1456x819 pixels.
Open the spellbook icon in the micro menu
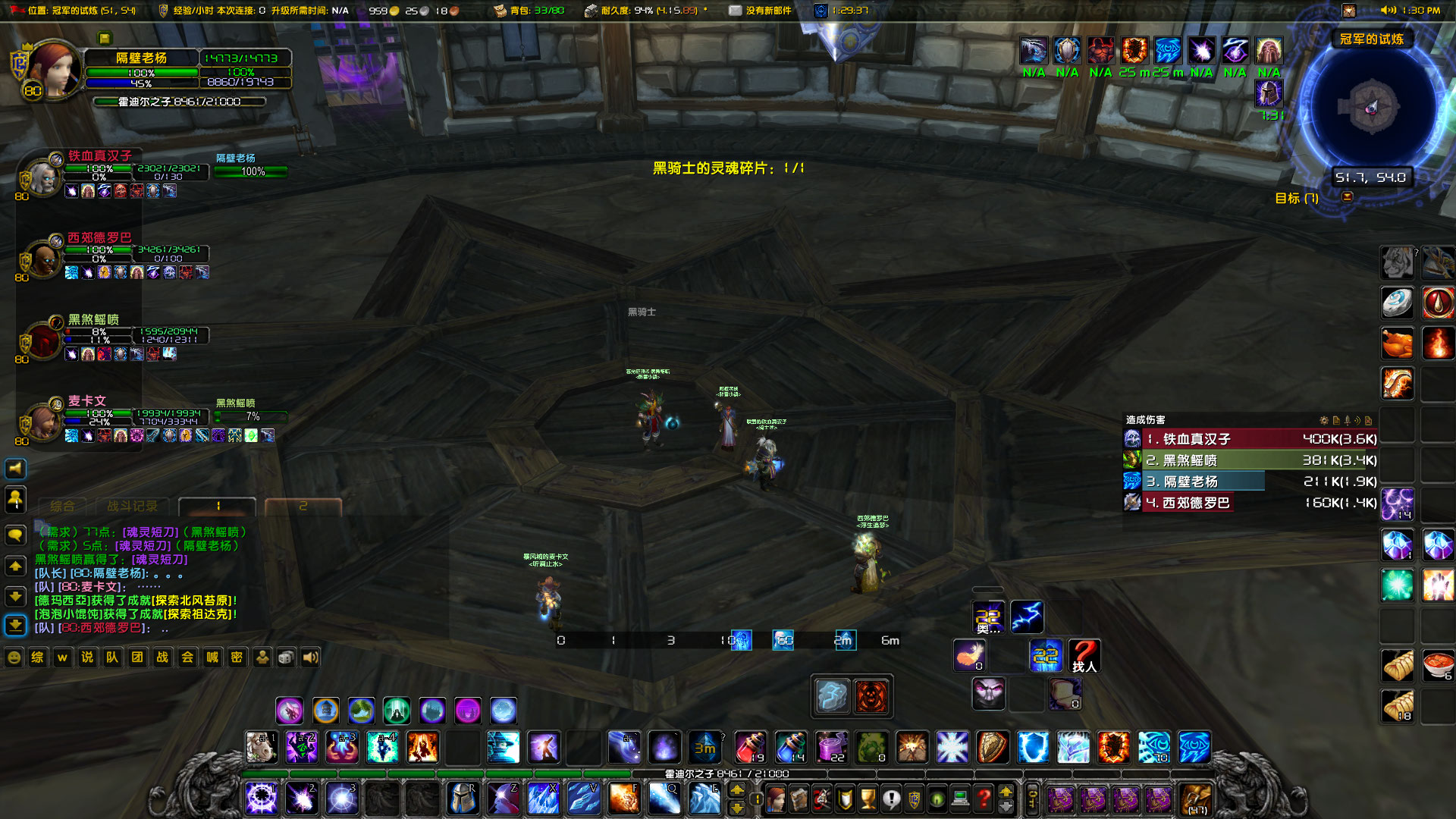(799, 798)
